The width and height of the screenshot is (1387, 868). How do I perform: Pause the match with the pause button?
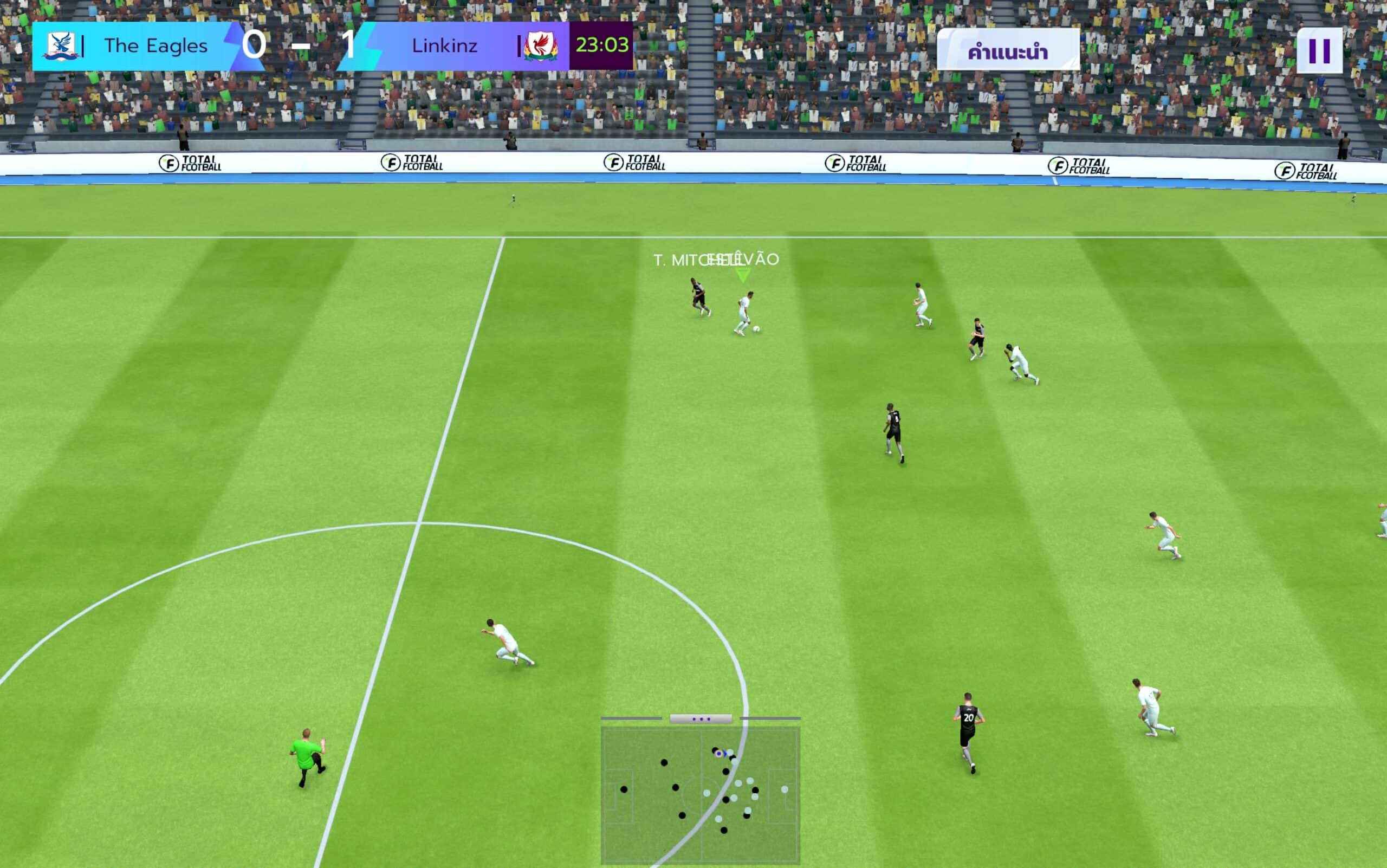pyautogui.click(x=1319, y=50)
